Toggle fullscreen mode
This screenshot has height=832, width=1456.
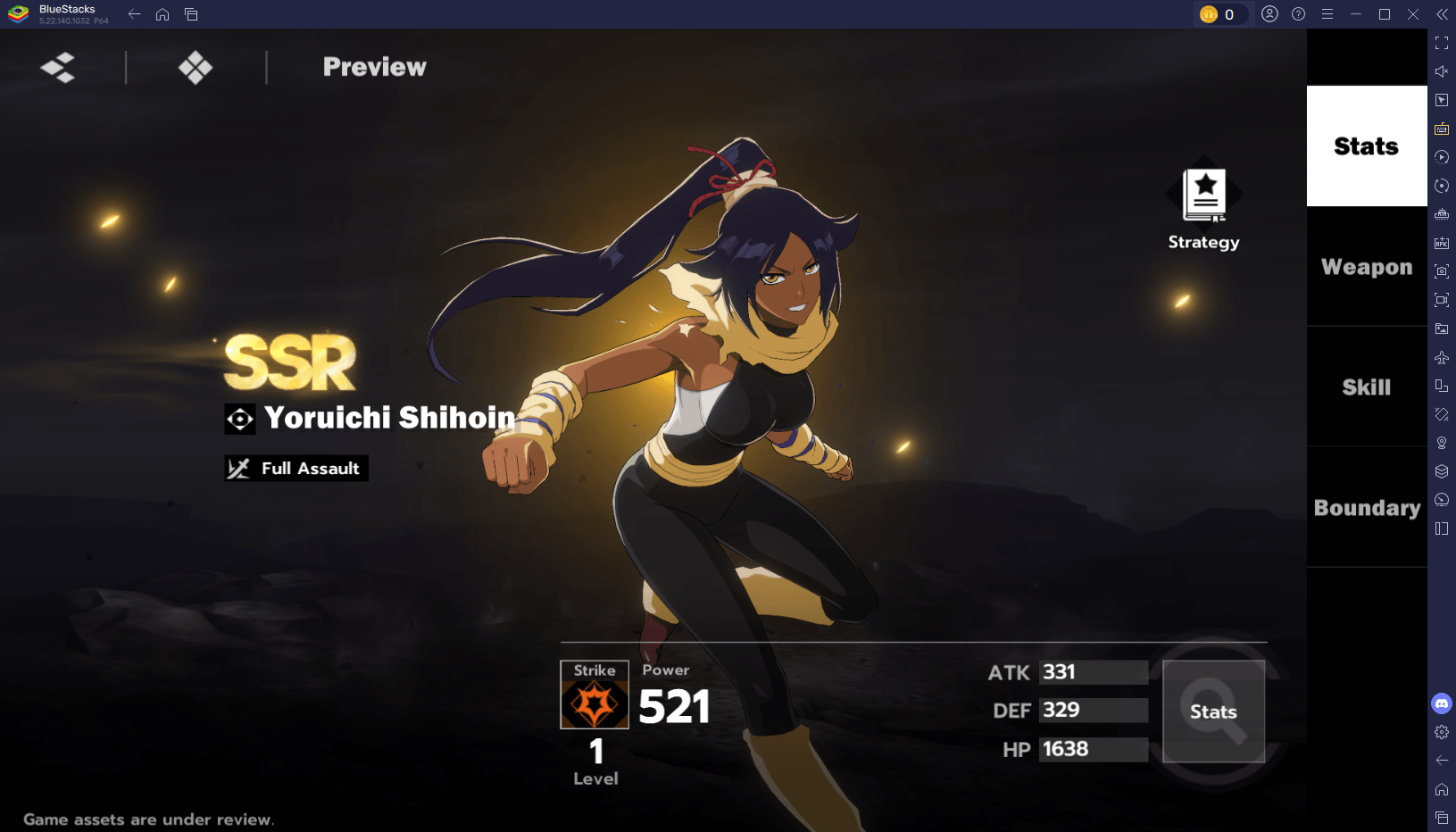point(1441,41)
